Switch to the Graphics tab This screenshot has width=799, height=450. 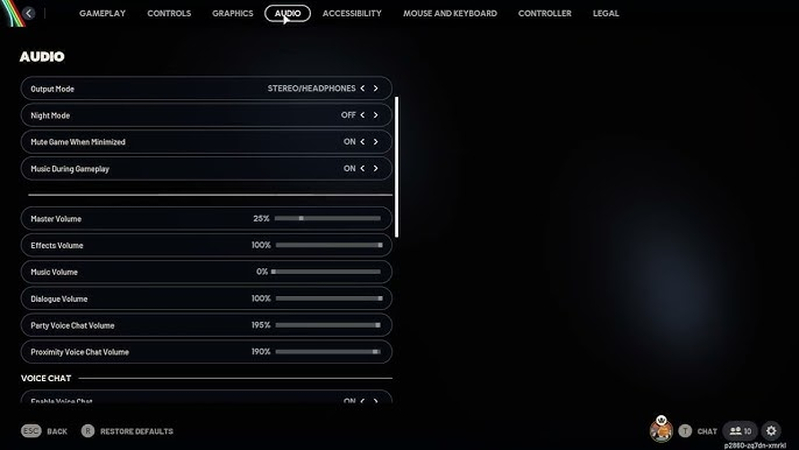pyautogui.click(x=233, y=14)
